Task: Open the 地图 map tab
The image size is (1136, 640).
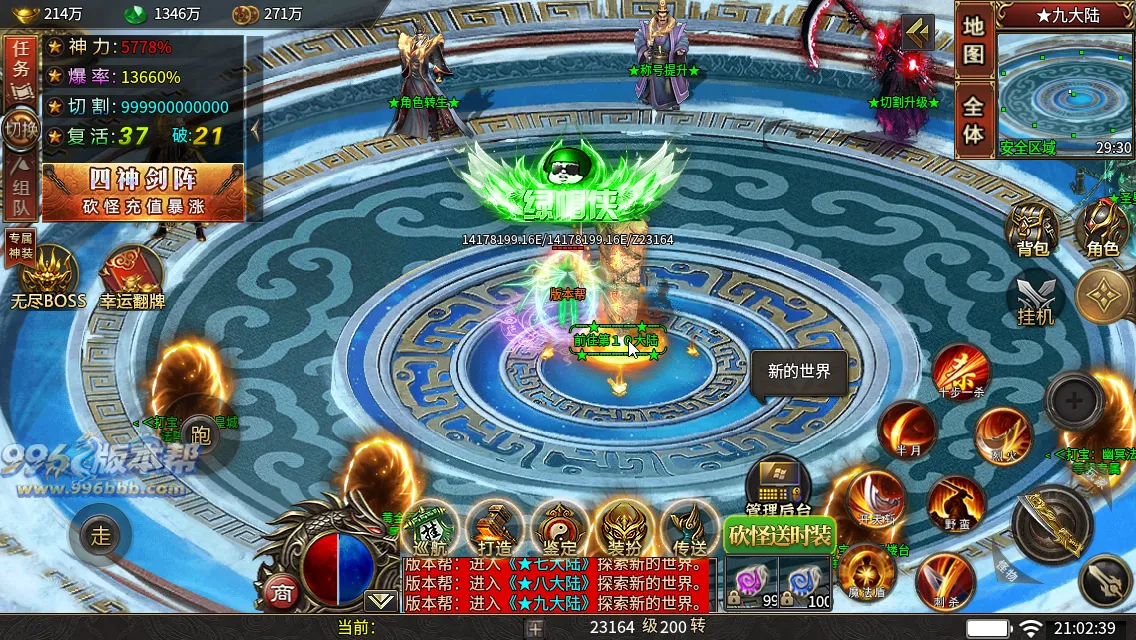Action: tap(974, 41)
